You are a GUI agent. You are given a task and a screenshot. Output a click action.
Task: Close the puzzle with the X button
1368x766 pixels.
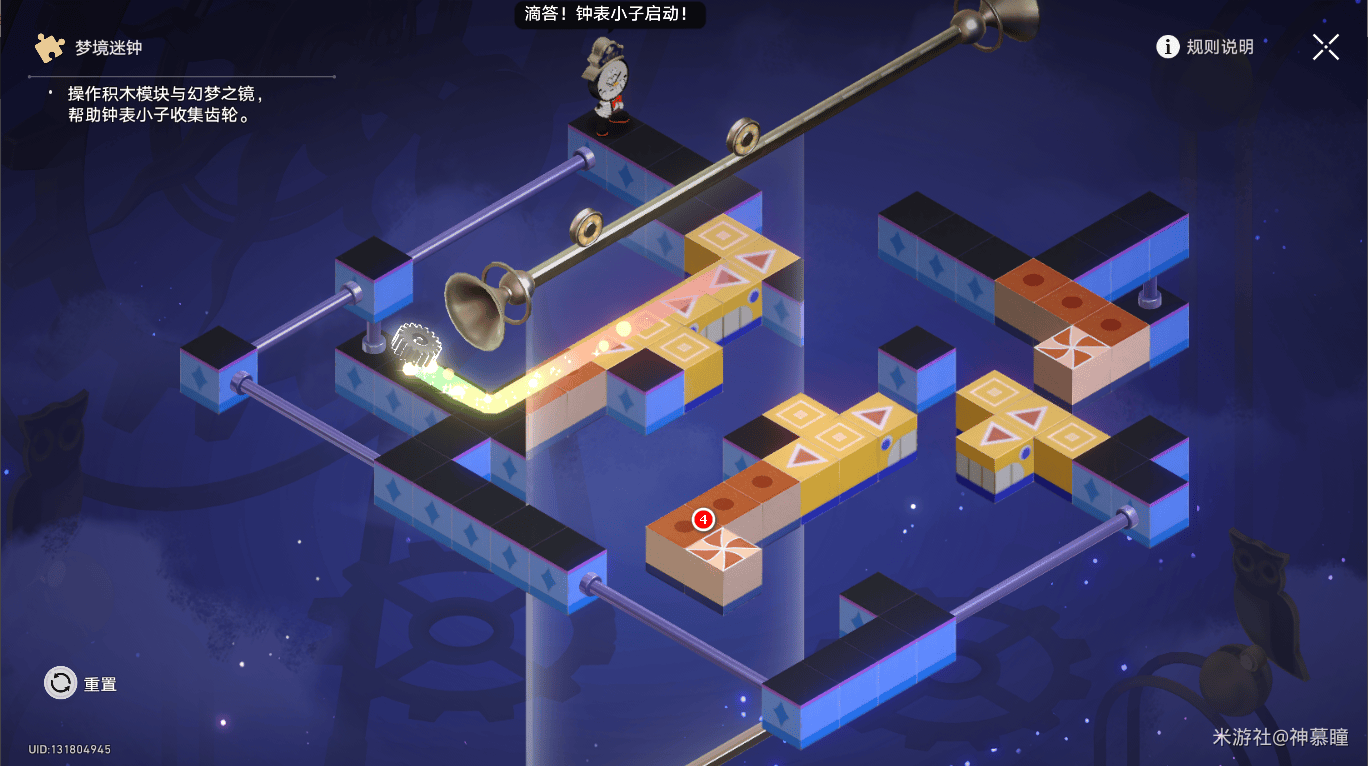point(1326,47)
